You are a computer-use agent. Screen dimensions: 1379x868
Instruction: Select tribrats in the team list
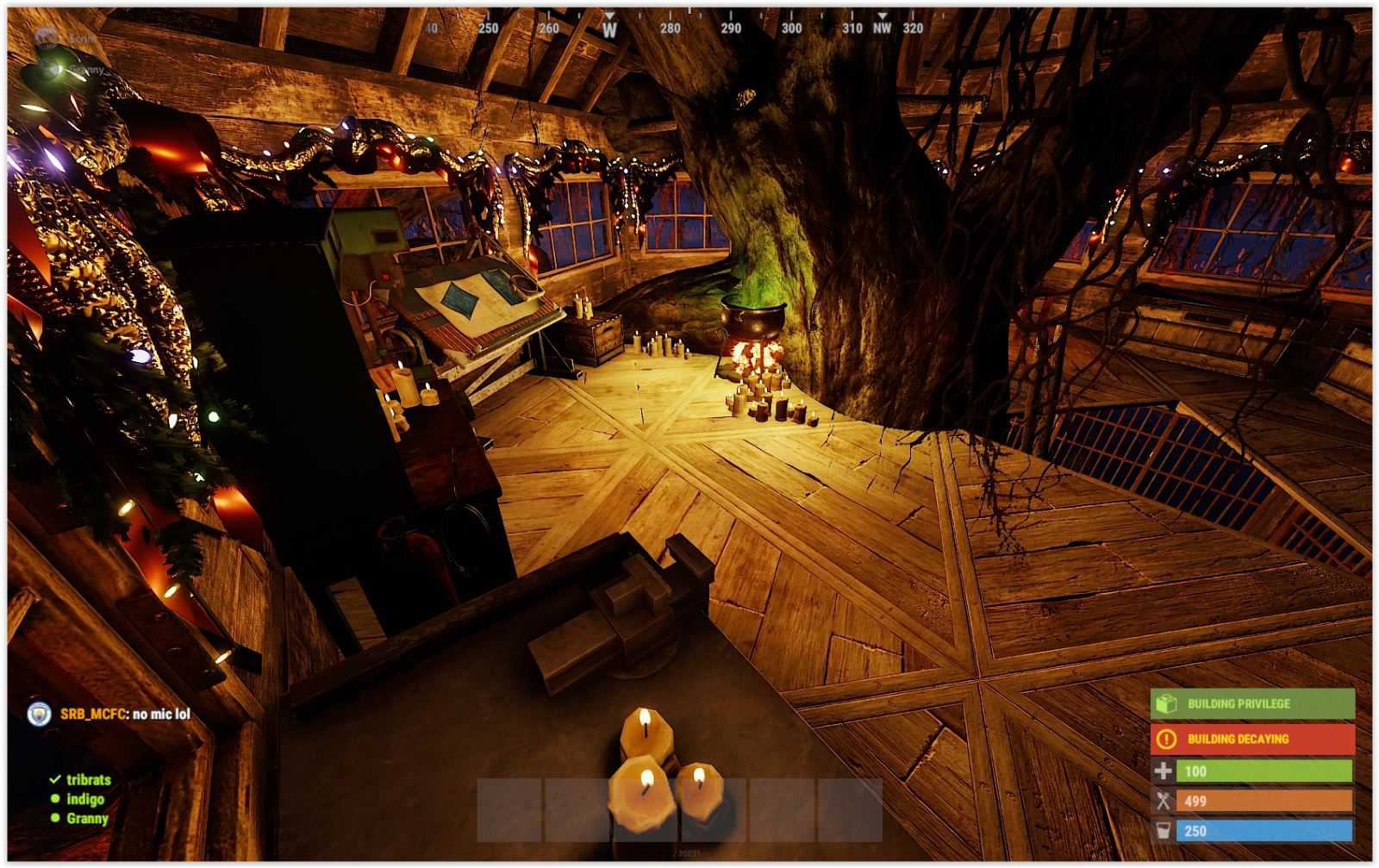[88, 779]
